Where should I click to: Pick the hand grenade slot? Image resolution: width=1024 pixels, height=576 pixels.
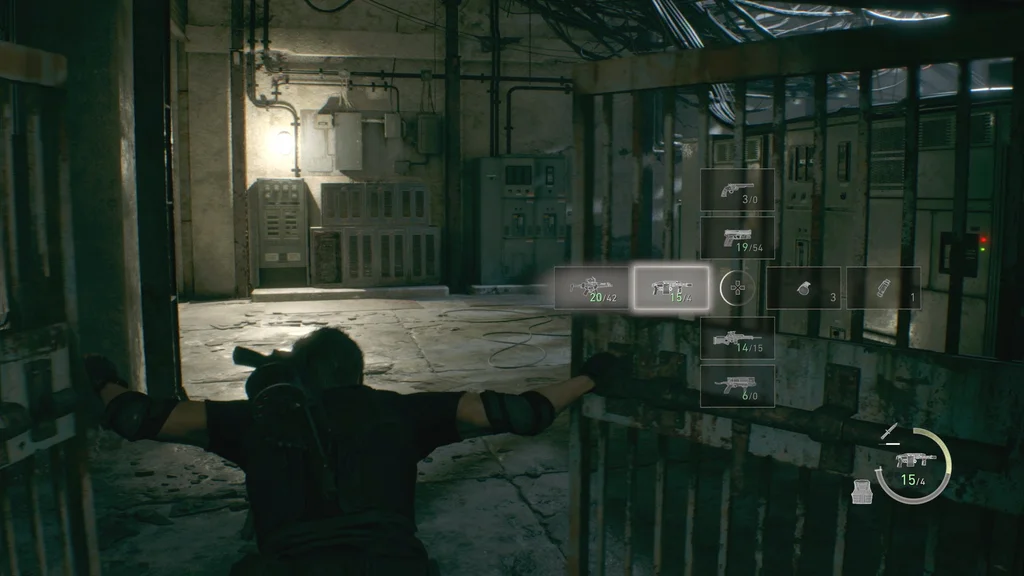[x=803, y=287]
